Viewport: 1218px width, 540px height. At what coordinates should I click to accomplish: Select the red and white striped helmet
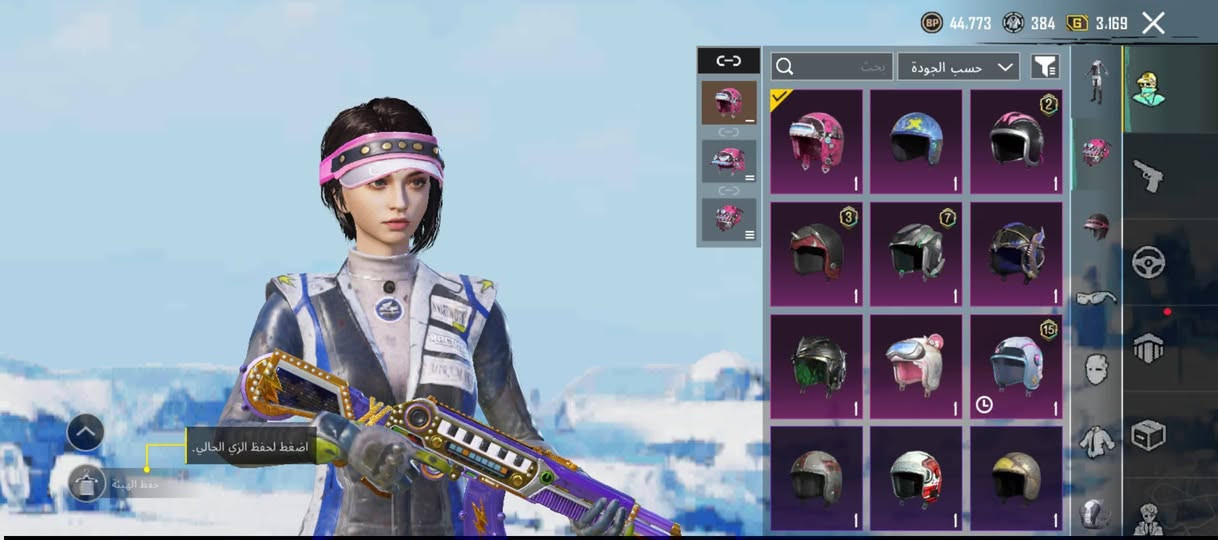(916, 478)
